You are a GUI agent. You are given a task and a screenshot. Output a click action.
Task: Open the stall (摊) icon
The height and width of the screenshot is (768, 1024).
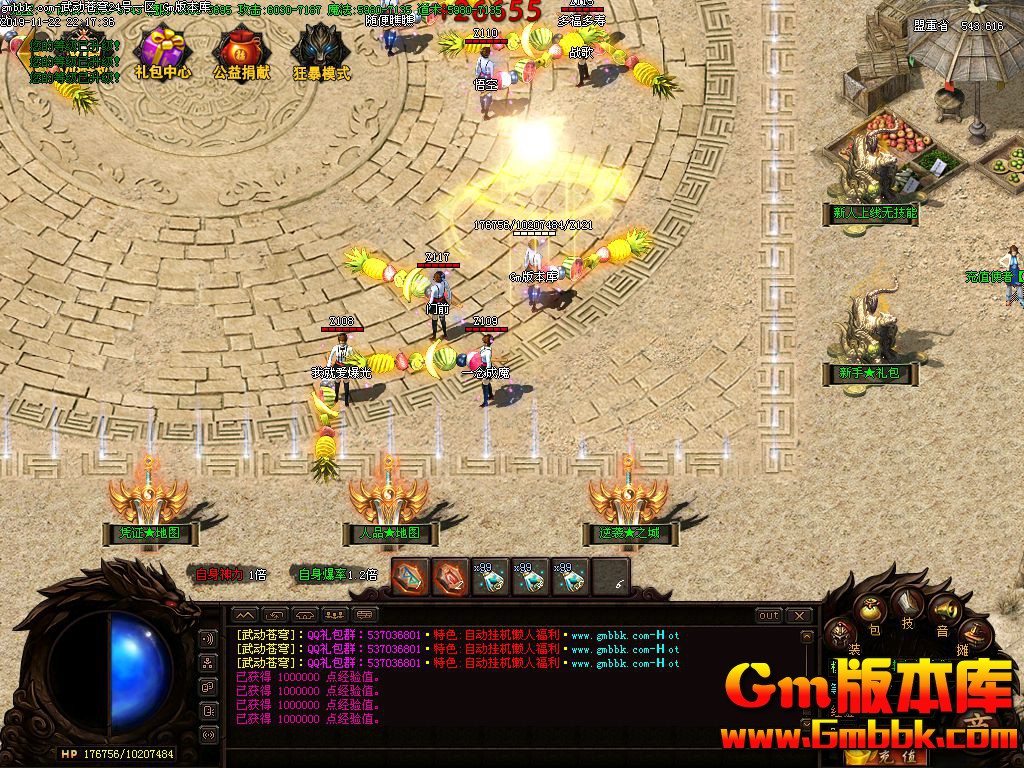974,633
